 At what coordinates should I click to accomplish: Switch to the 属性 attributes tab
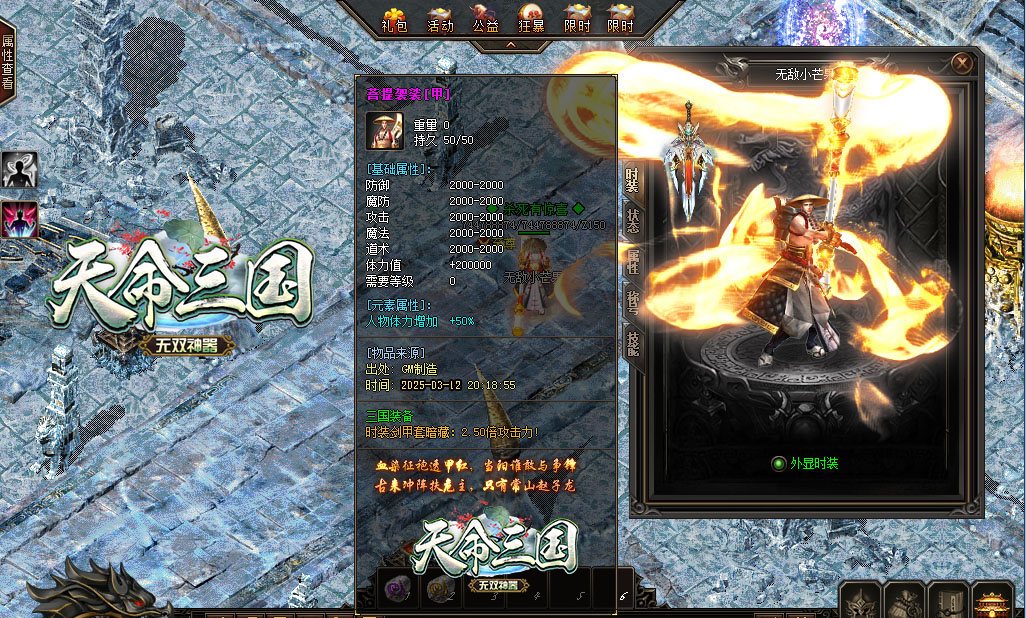[633, 262]
